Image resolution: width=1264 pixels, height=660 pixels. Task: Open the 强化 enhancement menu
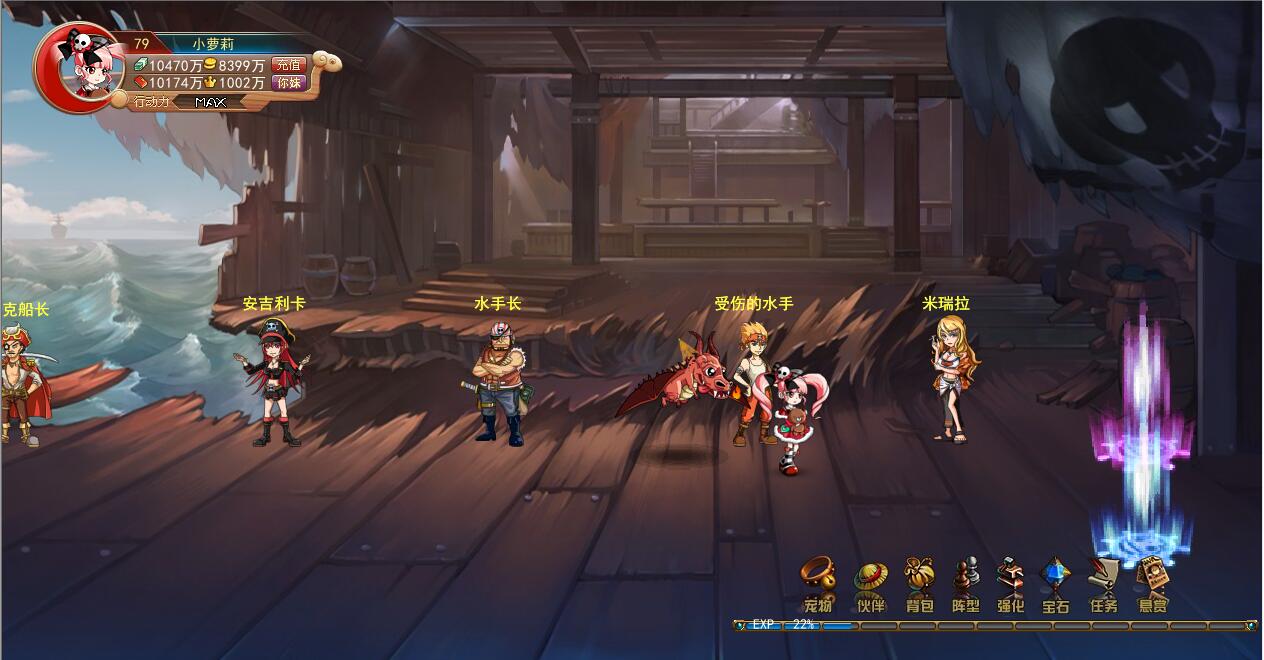point(1011,583)
